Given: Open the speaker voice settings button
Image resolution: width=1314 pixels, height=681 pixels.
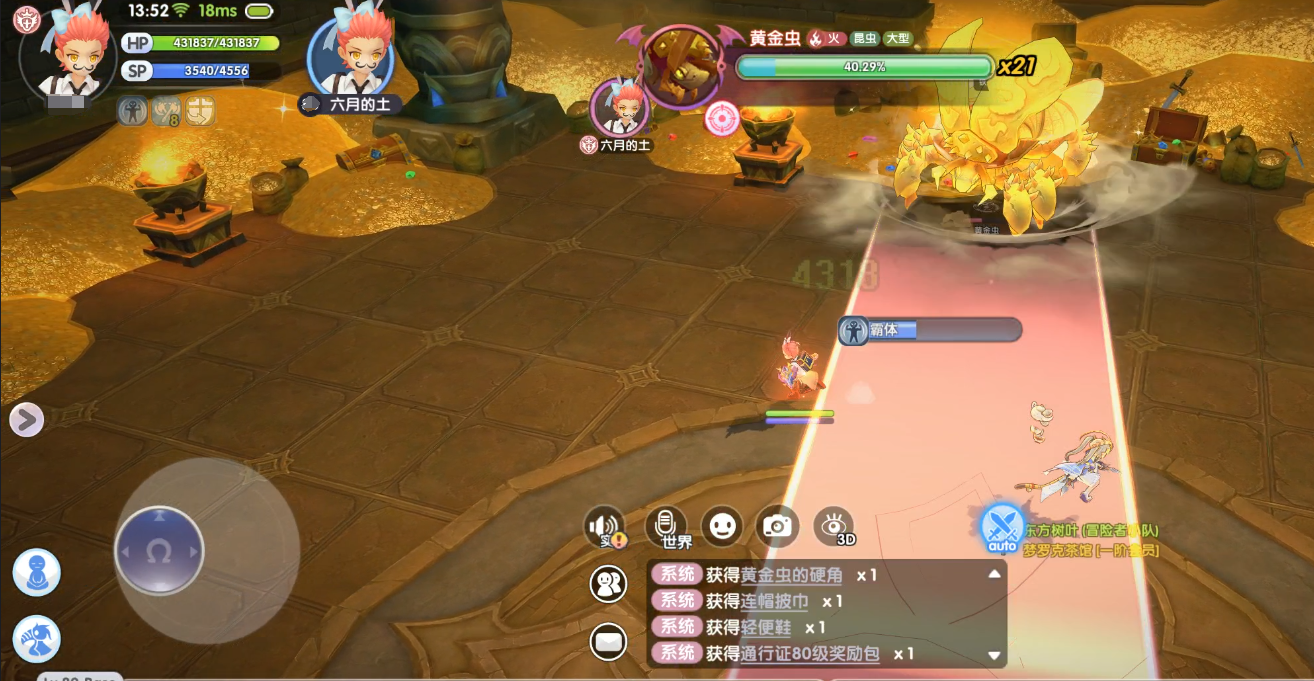Looking at the screenshot, I should point(605,527).
